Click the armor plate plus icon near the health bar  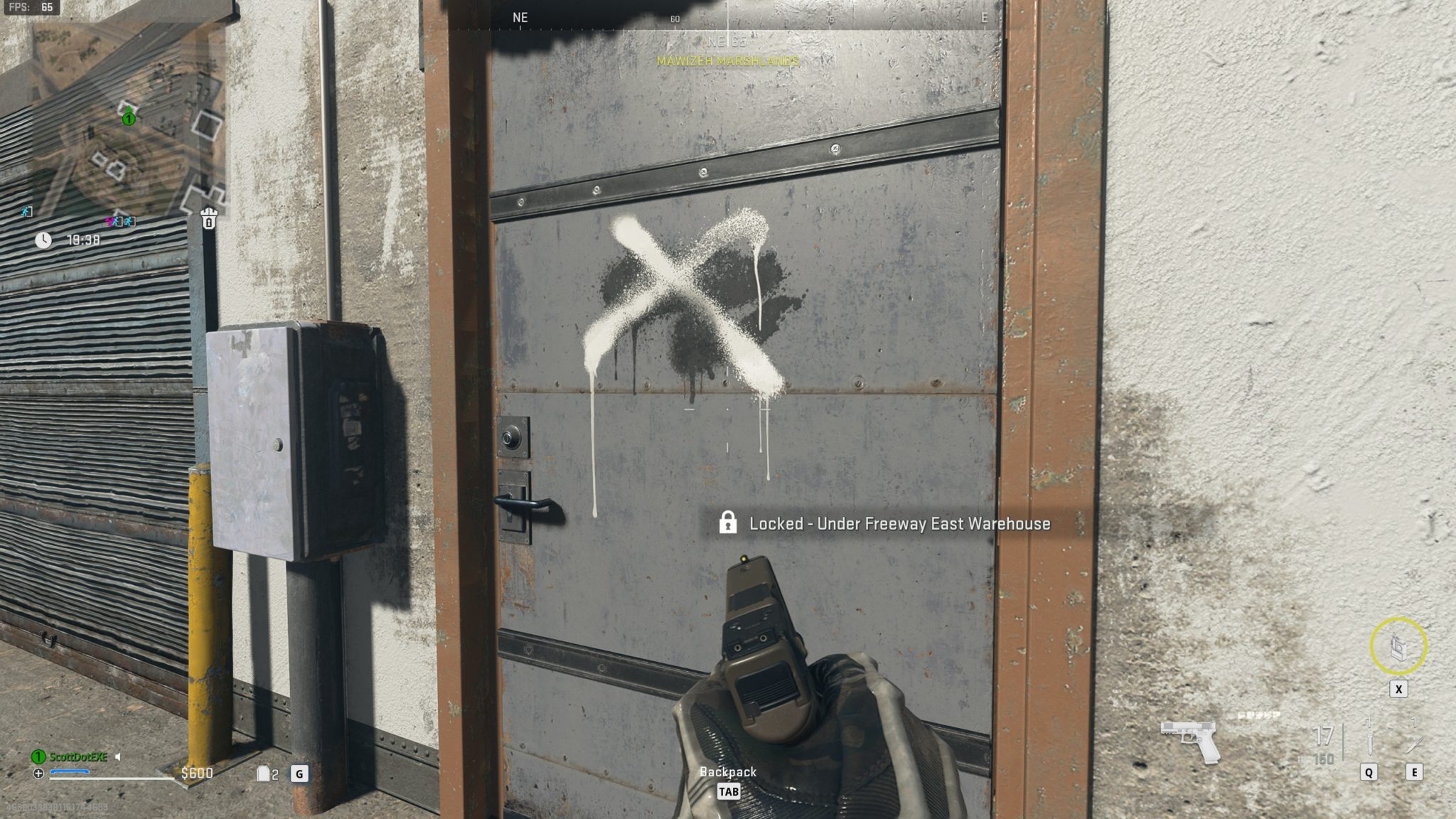(x=38, y=773)
